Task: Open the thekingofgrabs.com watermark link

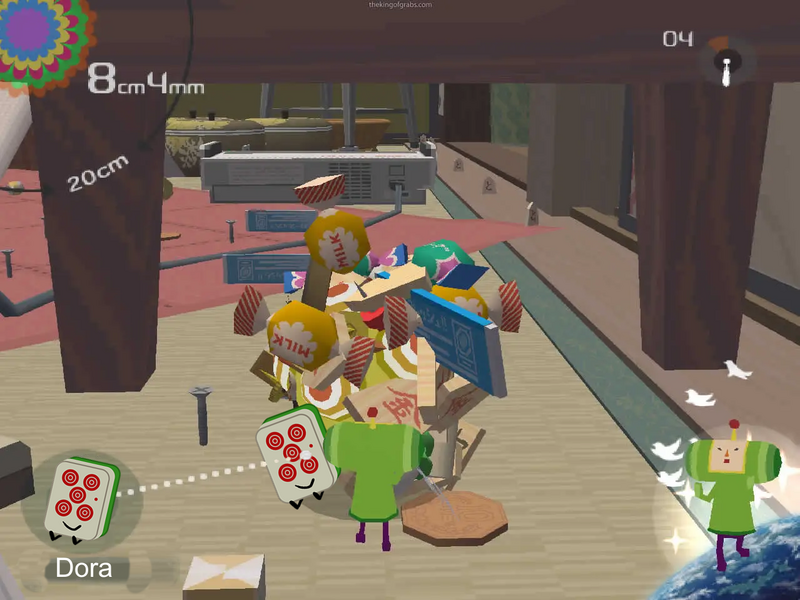Action: coord(400,5)
